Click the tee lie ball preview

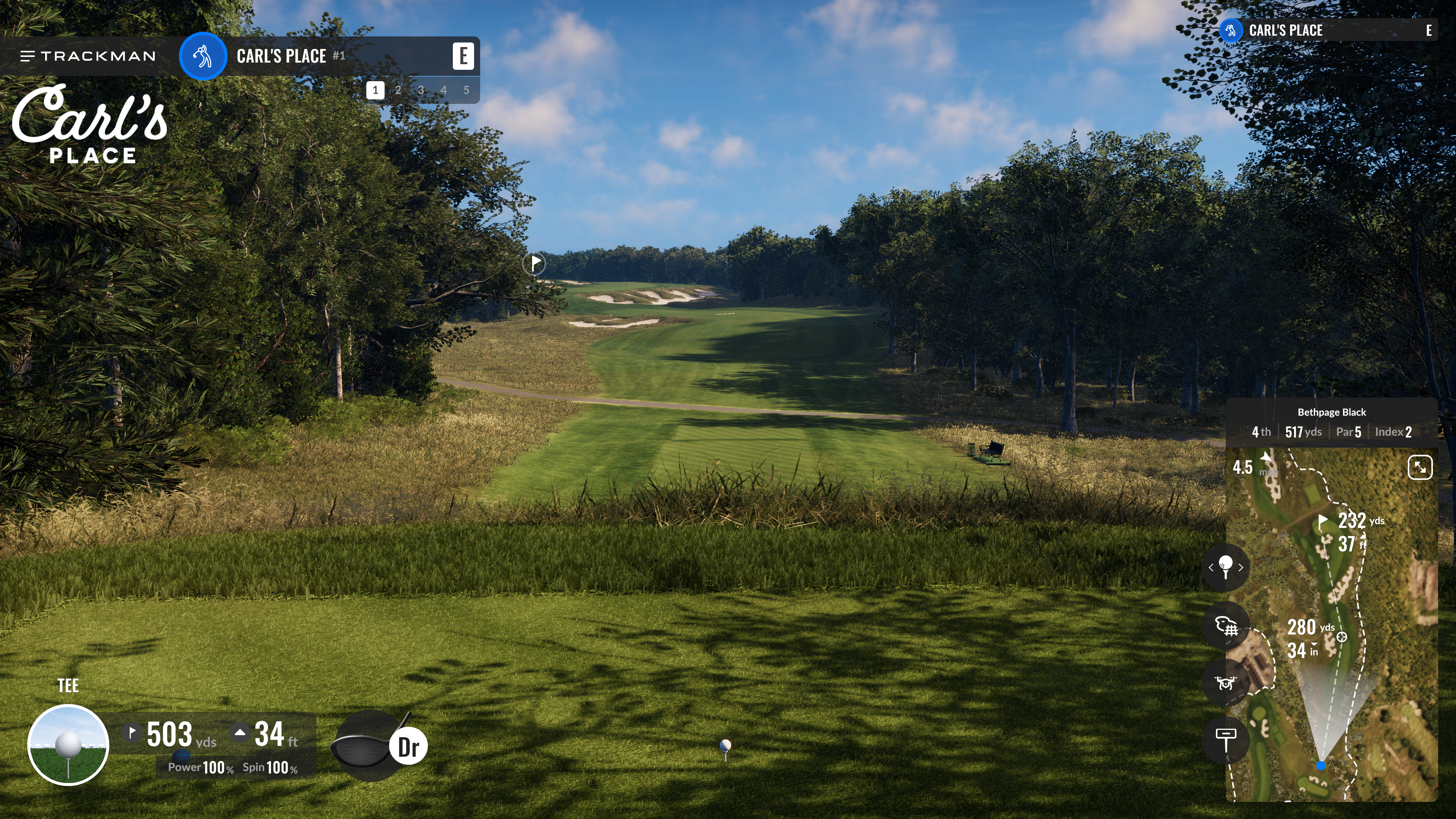(68, 745)
